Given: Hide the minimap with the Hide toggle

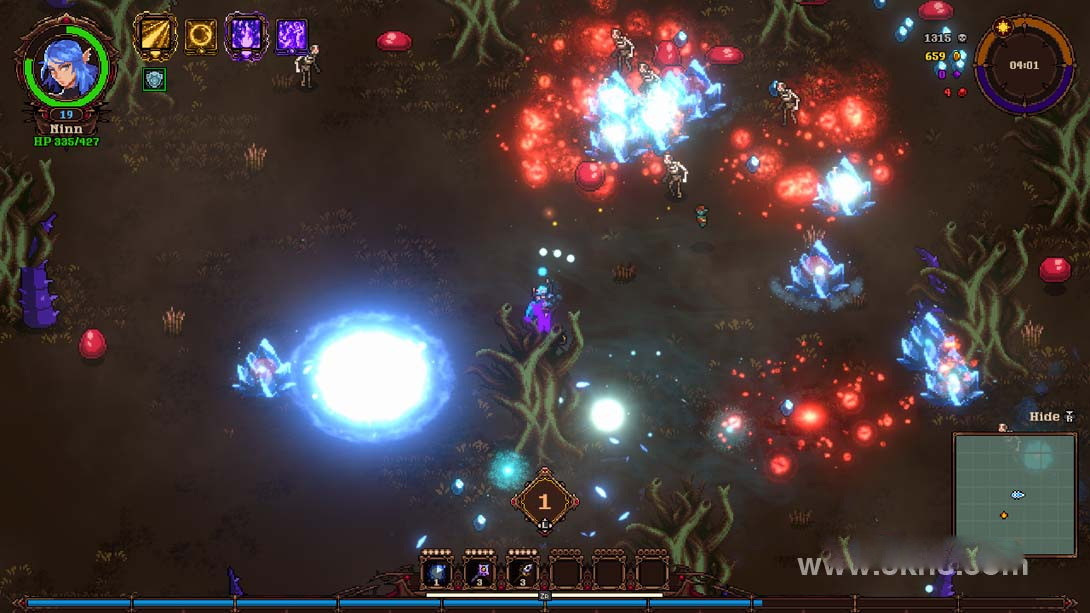Looking at the screenshot, I should click(x=1050, y=416).
